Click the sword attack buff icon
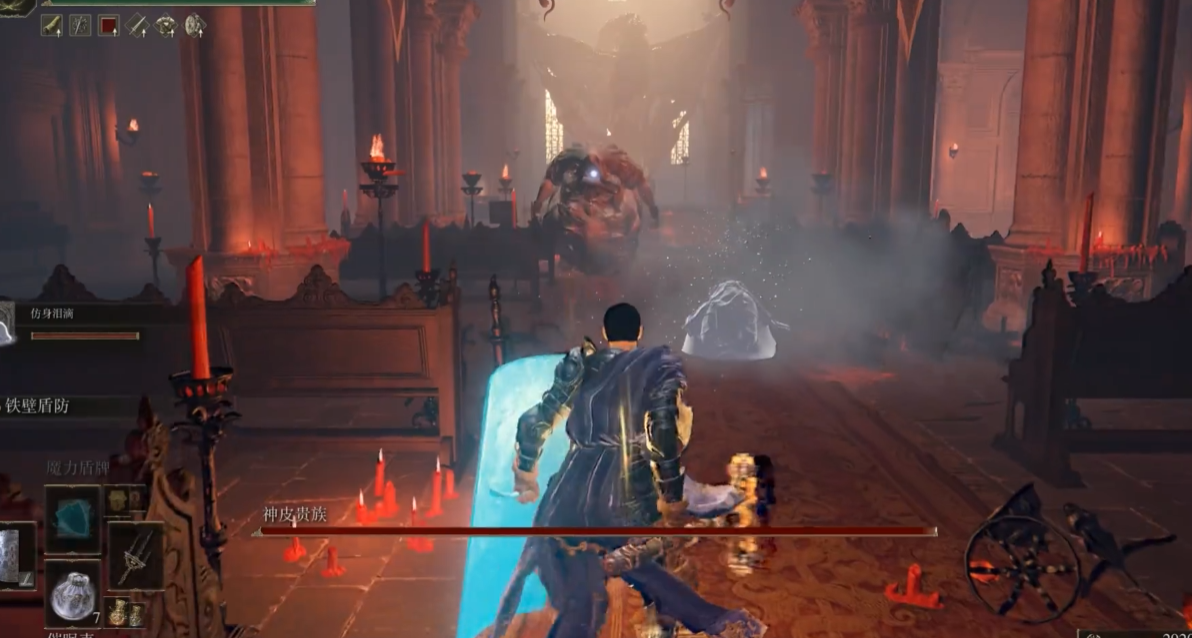Image resolution: width=1192 pixels, height=638 pixels. [137, 25]
